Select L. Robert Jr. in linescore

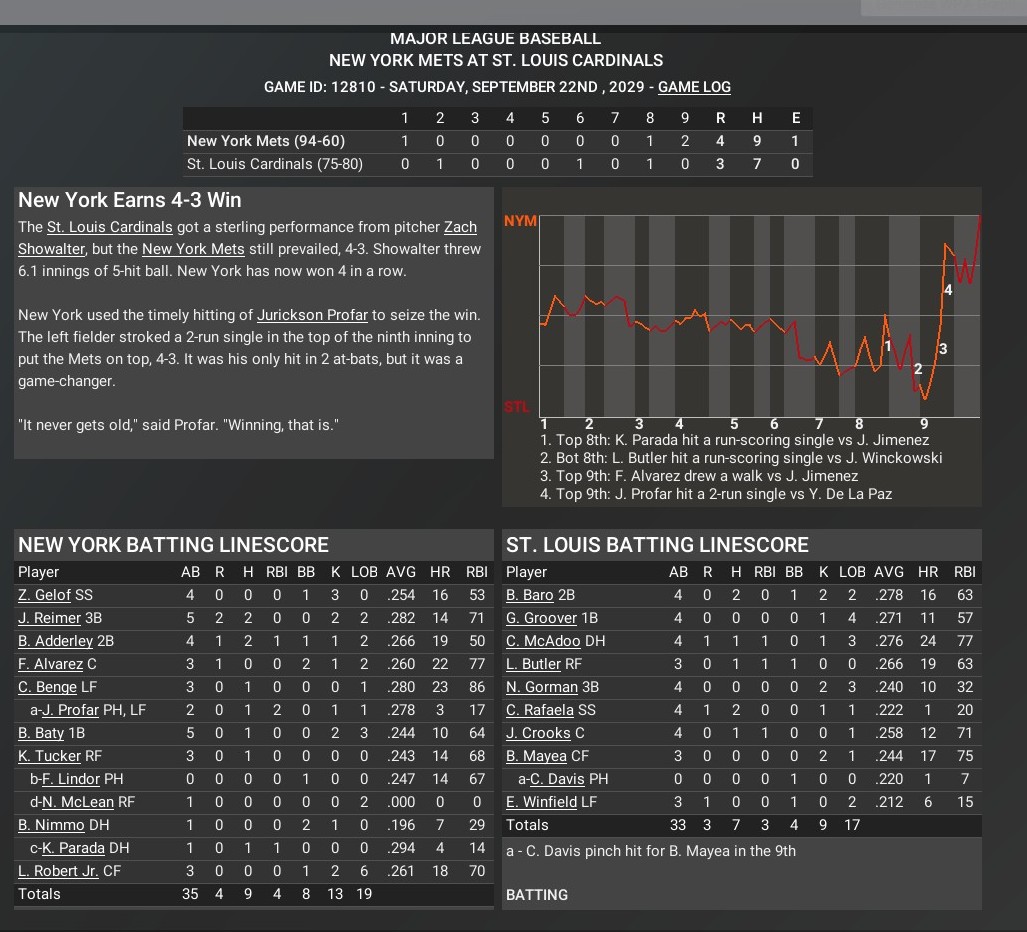click(59, 871)
